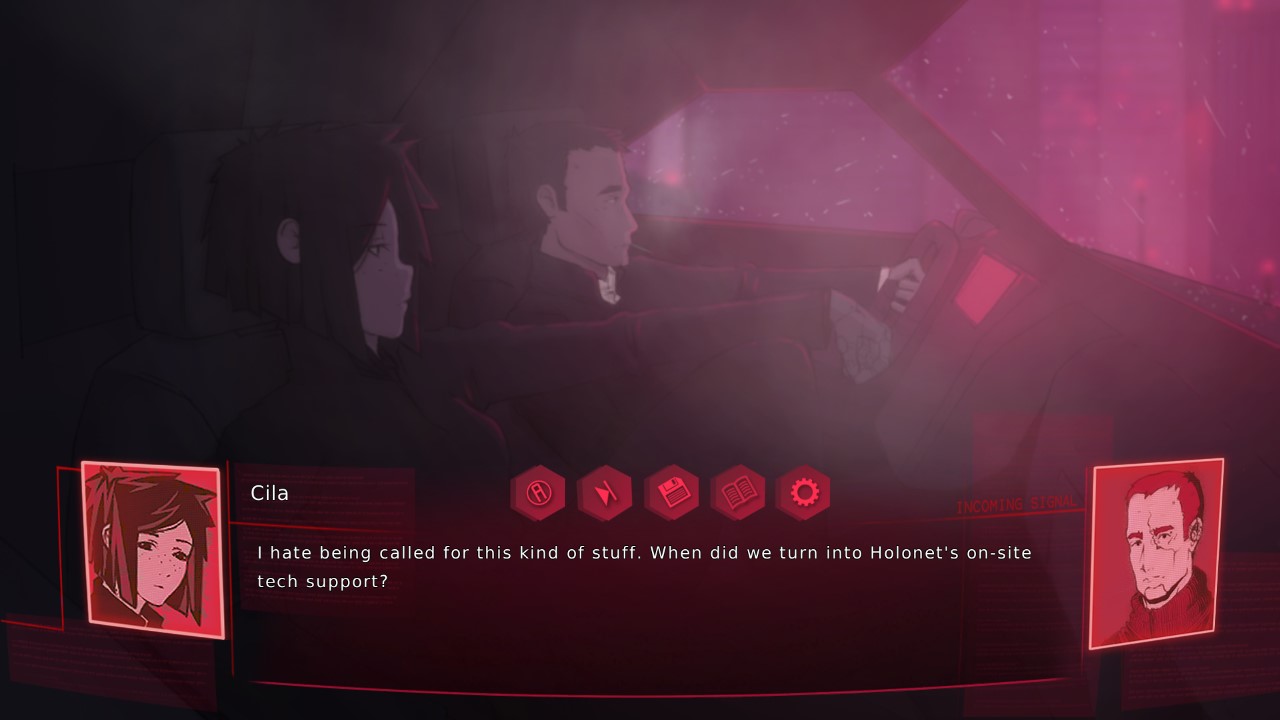Select the floppy disk save icon

click(x=671, y=493)
